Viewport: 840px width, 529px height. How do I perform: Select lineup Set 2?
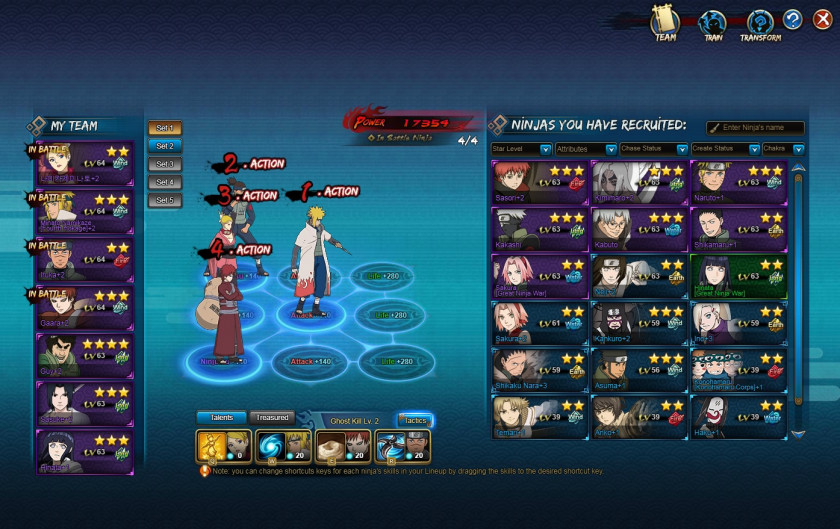(x=165, y=146)
